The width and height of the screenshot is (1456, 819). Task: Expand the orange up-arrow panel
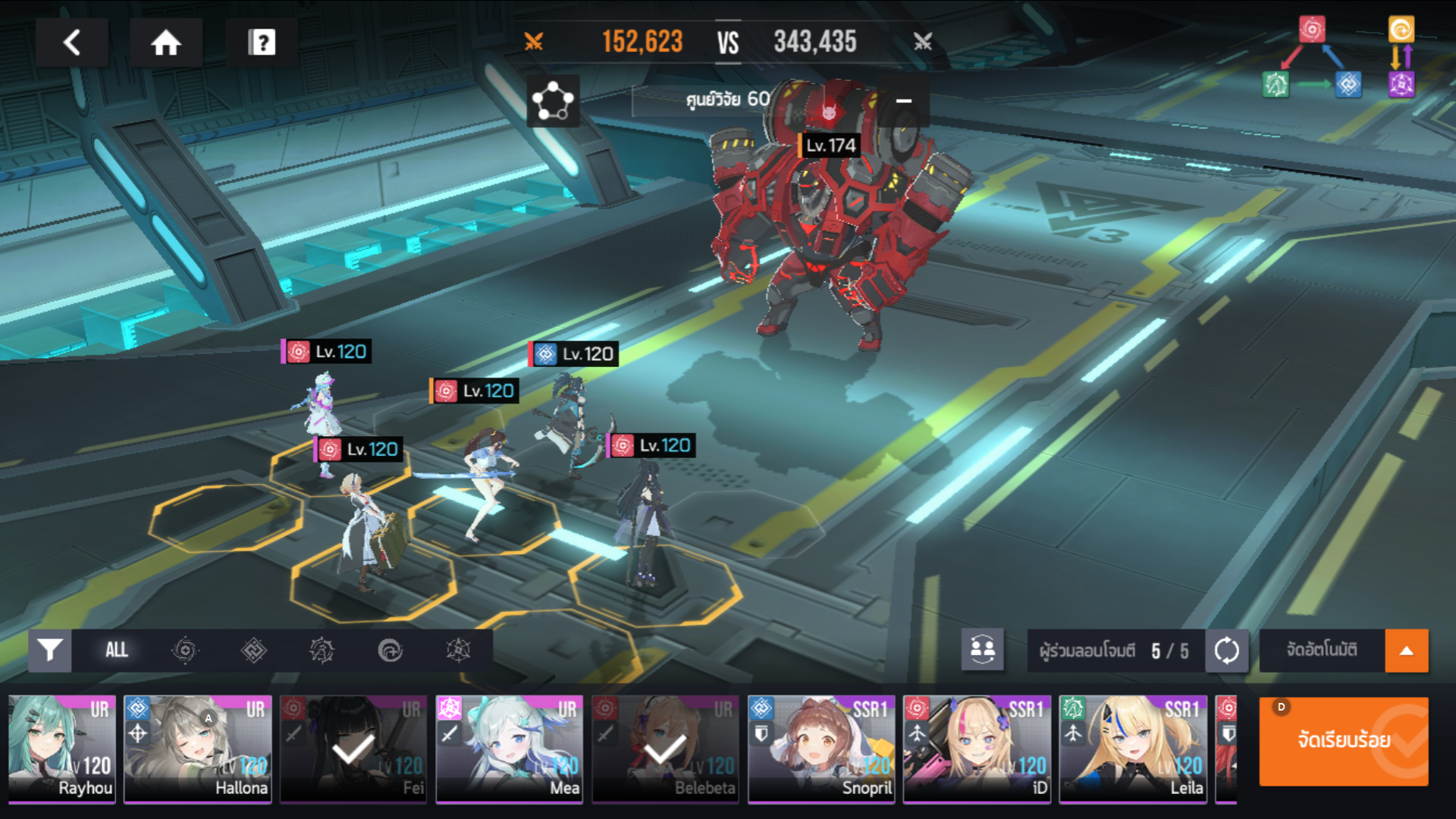pyautogui.click(x=1407, y=651)
